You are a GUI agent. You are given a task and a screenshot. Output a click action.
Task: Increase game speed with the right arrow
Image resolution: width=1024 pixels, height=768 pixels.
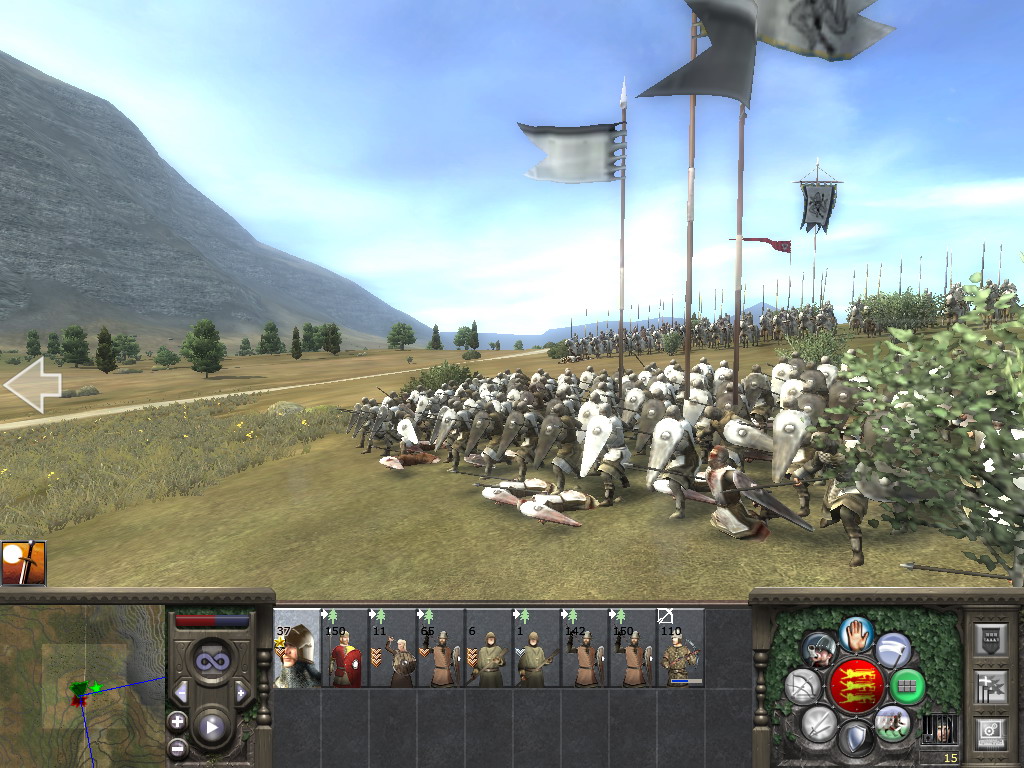tap(241, 692)
